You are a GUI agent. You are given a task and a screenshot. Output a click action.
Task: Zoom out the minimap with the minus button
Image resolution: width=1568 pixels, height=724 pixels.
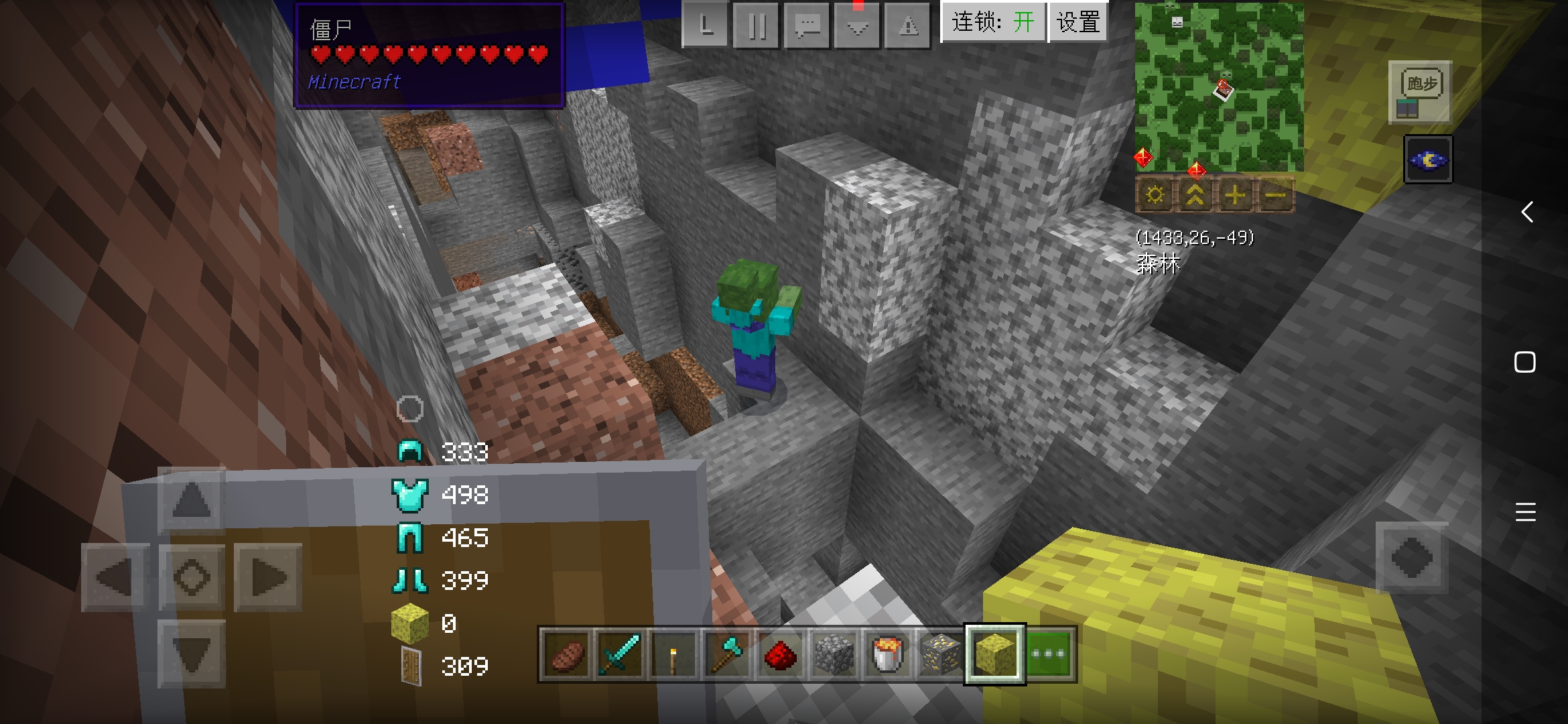1275,195
